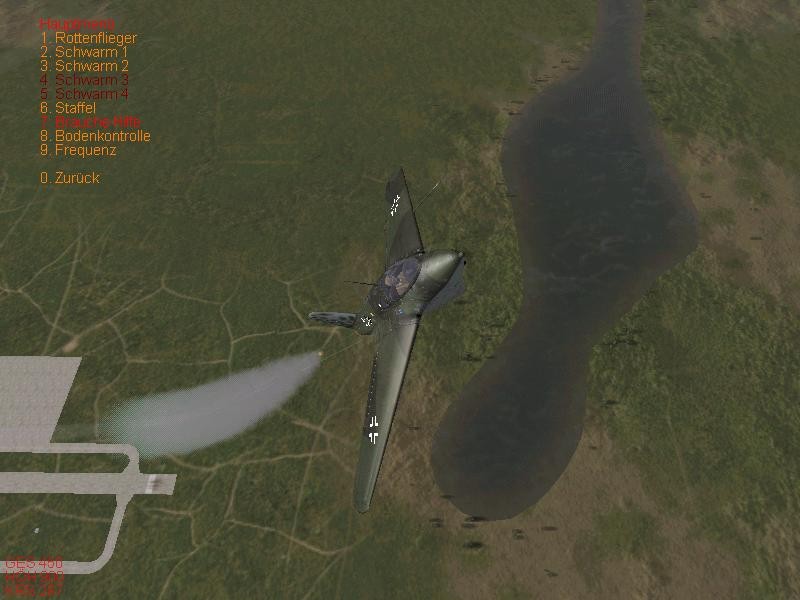Open the Bodenkontrolle submenu
The height and width of the screenshot is (600, 800).
point(95,136)
